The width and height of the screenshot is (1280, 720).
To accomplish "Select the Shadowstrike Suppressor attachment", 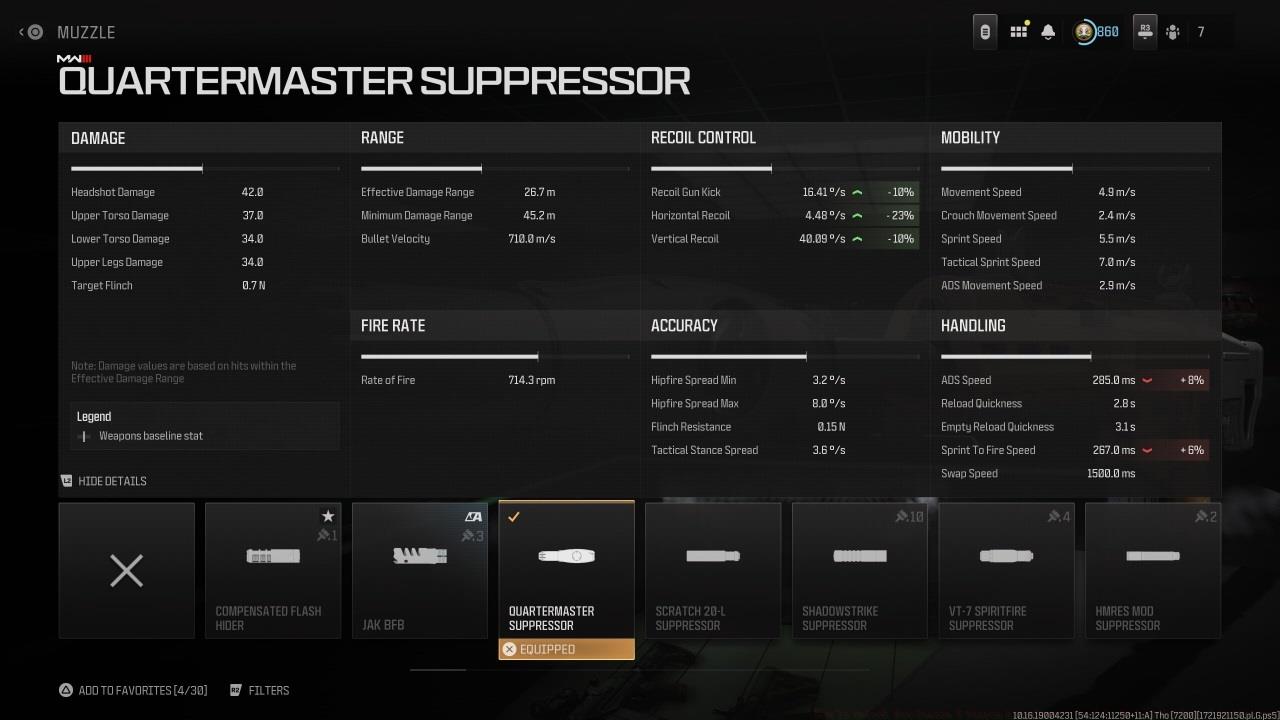I will point(859,570).
